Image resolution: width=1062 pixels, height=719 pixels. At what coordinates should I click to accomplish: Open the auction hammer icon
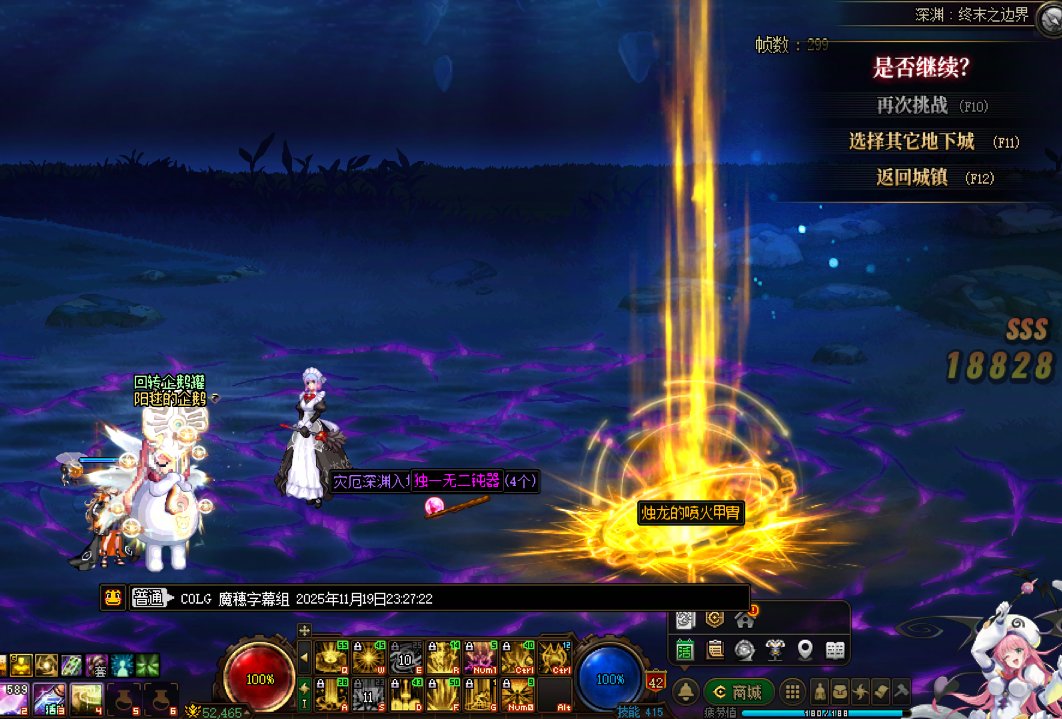[900, 692]
